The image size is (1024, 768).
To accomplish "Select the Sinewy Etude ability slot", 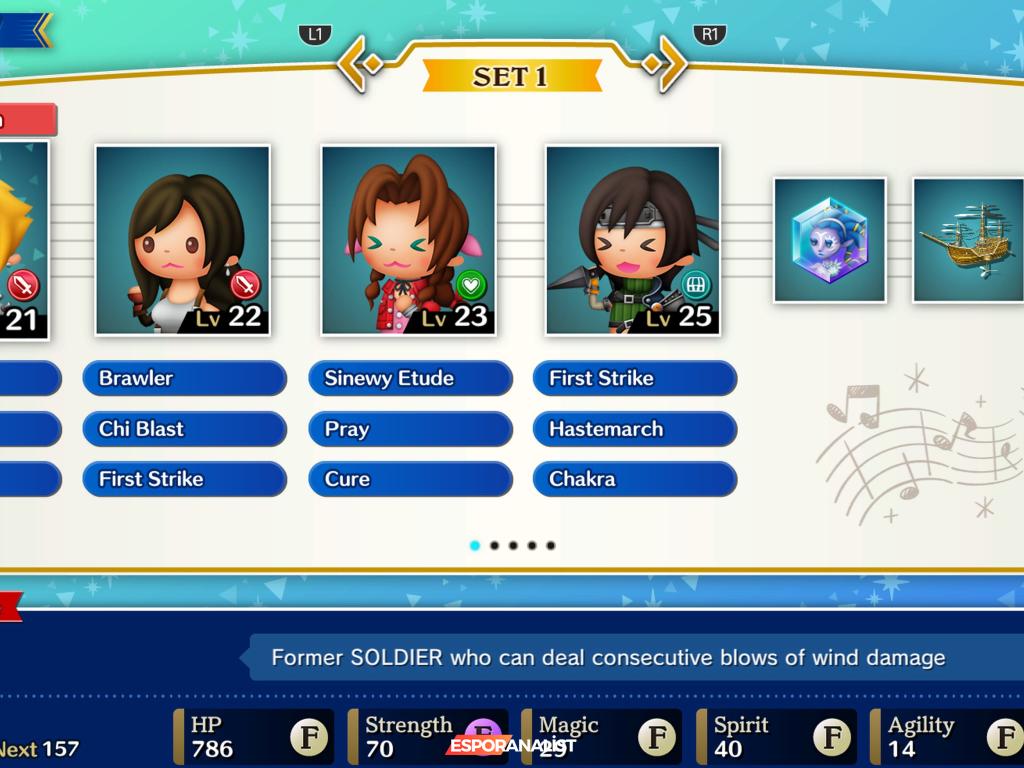I will click(x=410, y=379).
